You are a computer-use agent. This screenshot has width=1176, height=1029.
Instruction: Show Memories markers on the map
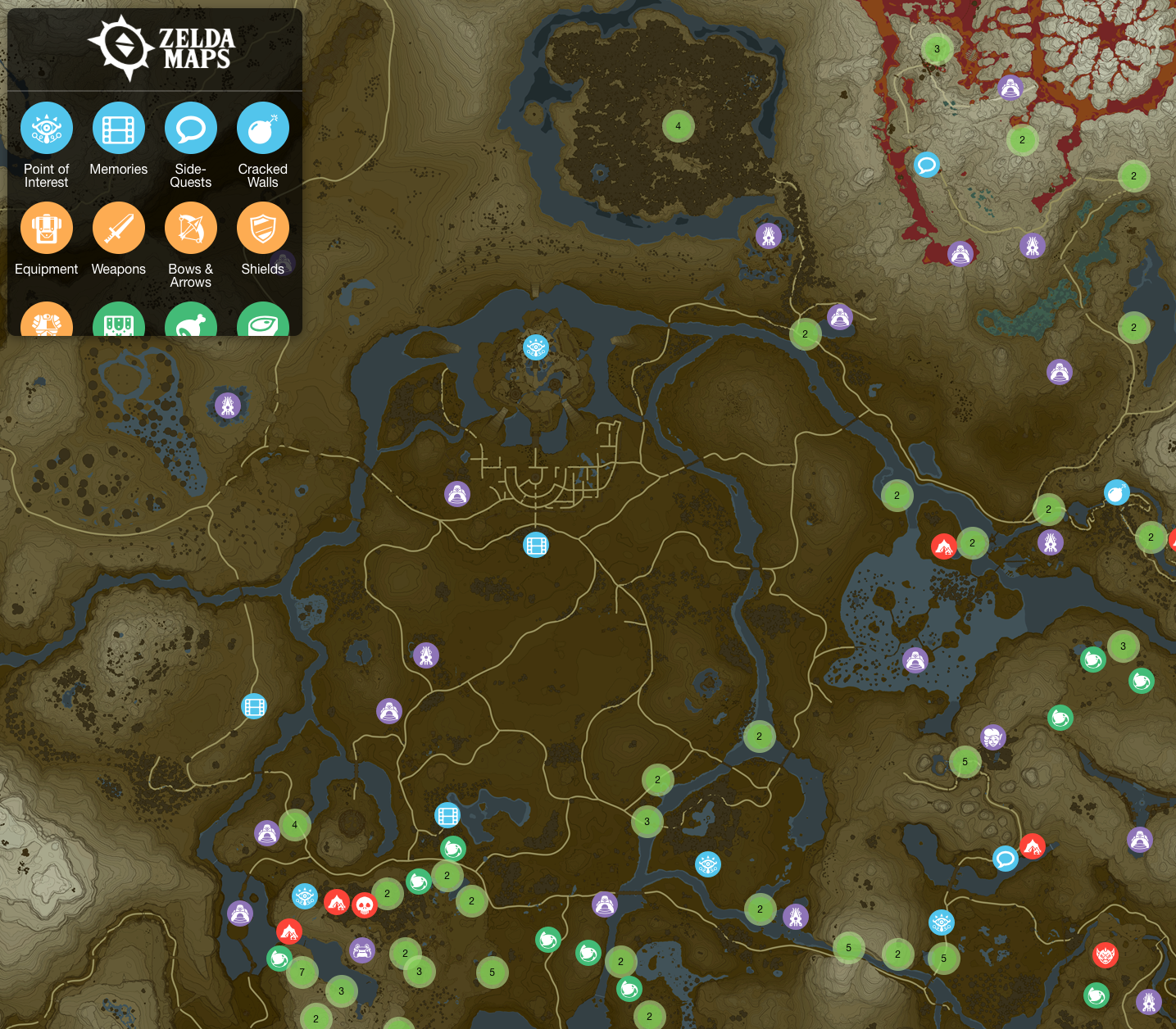pyautogui.click(x=119, y=128)
